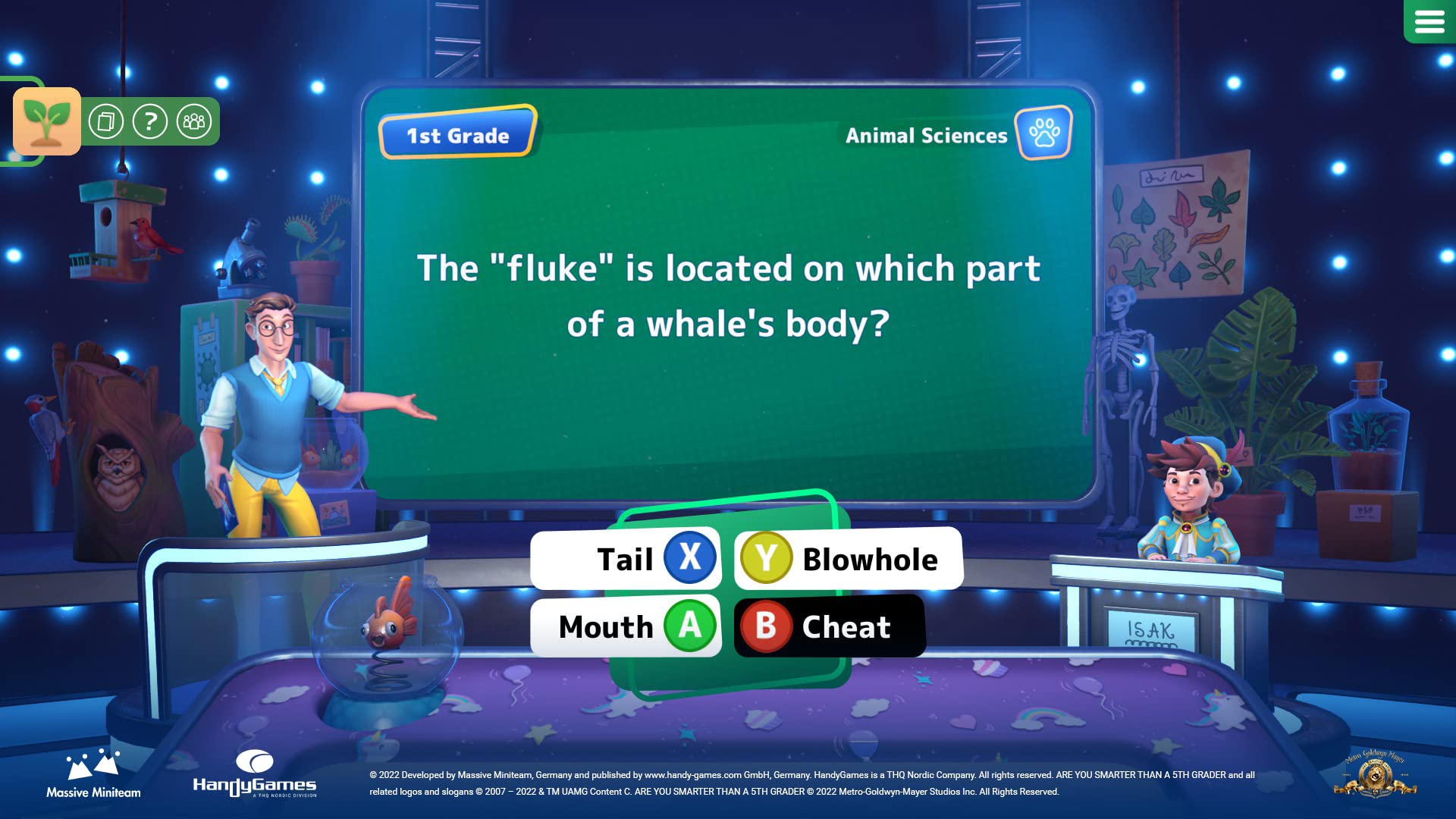This screenshot has width=1456, height=819.
Task: Click the blue X controller button icon
Action: (691, 558)
